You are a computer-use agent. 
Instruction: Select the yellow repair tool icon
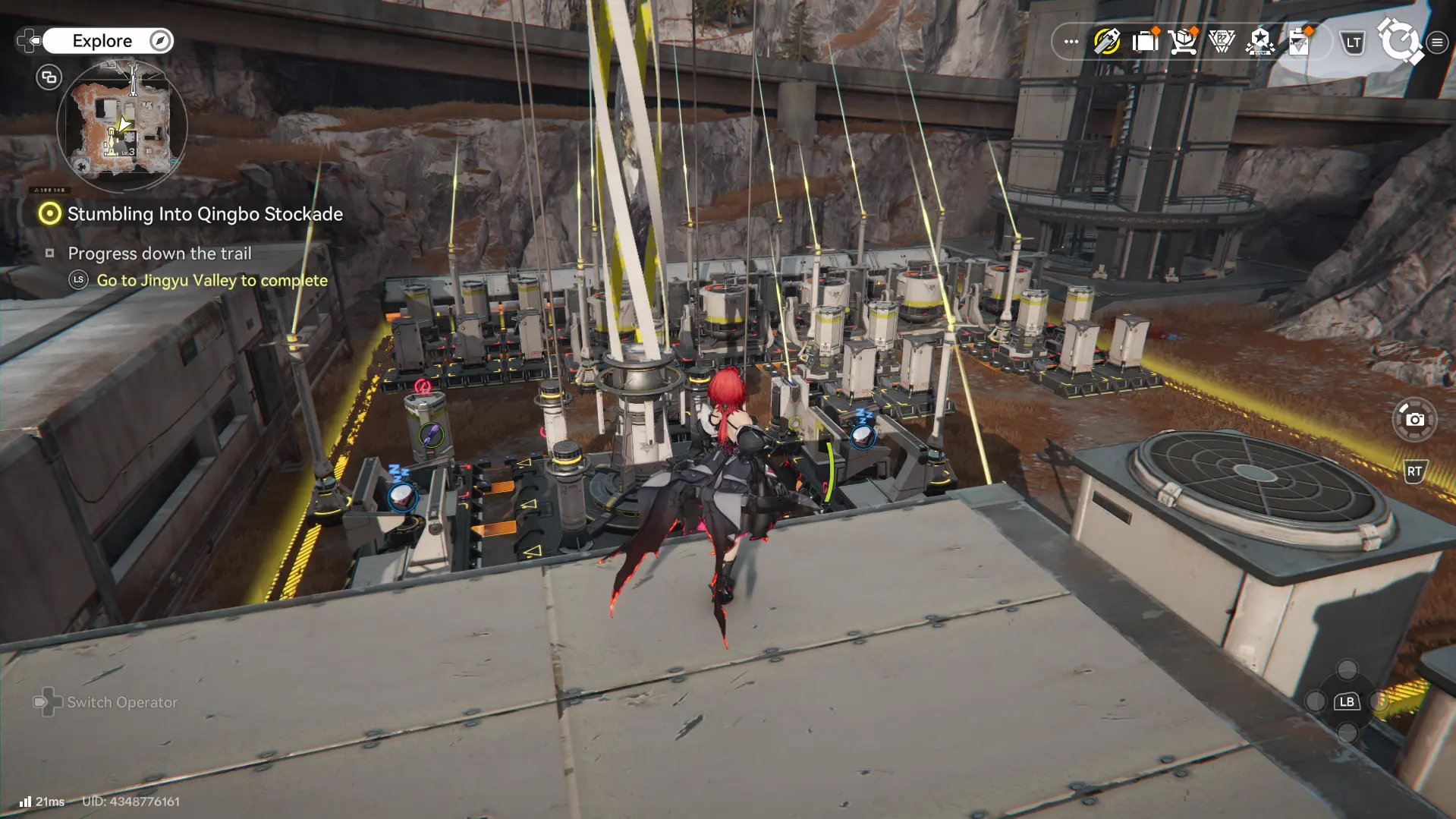pos(1105,42)
